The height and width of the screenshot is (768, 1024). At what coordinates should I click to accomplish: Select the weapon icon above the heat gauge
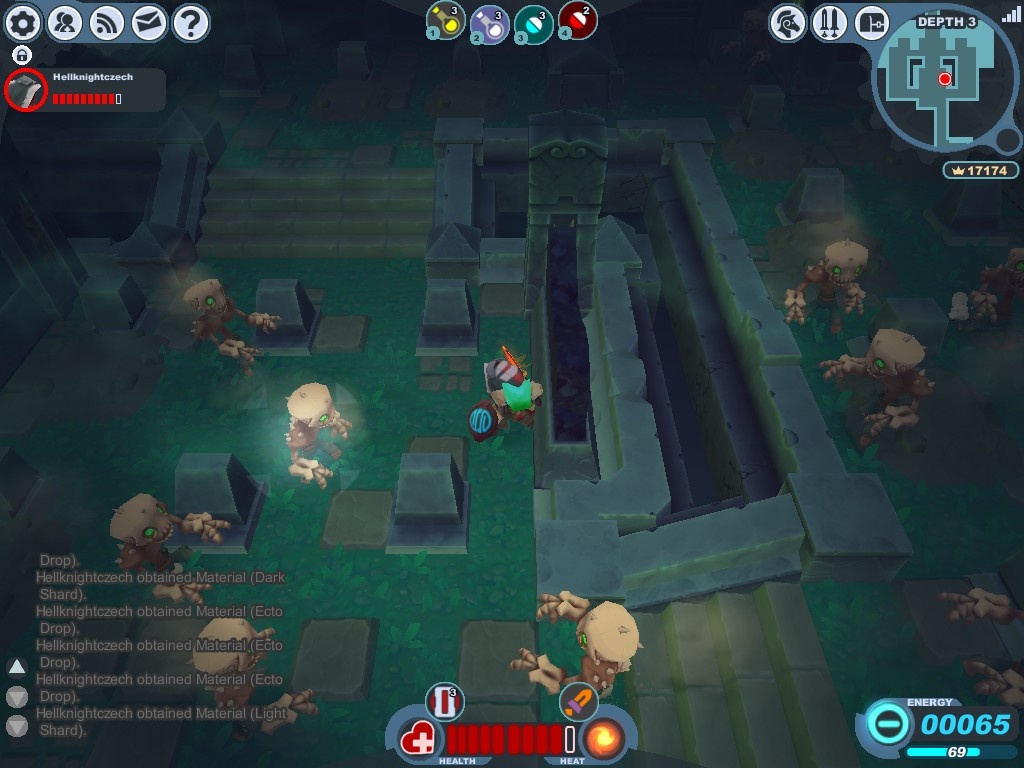pos(578,701)
